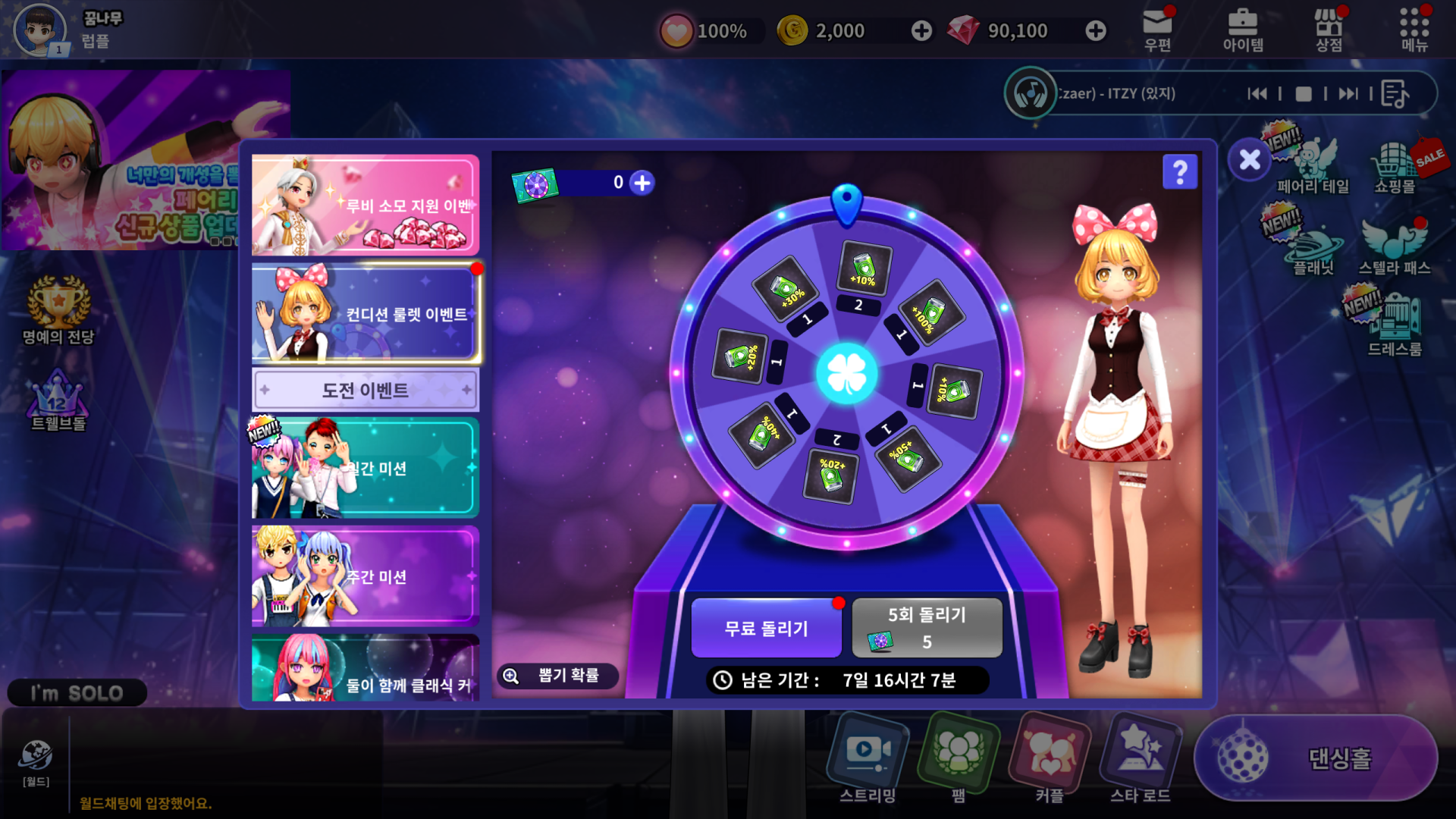Show 뽑기 확률 draw rates
Image resolution: width=1456 pixels, height=819 pixels.
[x=557, y=676]
